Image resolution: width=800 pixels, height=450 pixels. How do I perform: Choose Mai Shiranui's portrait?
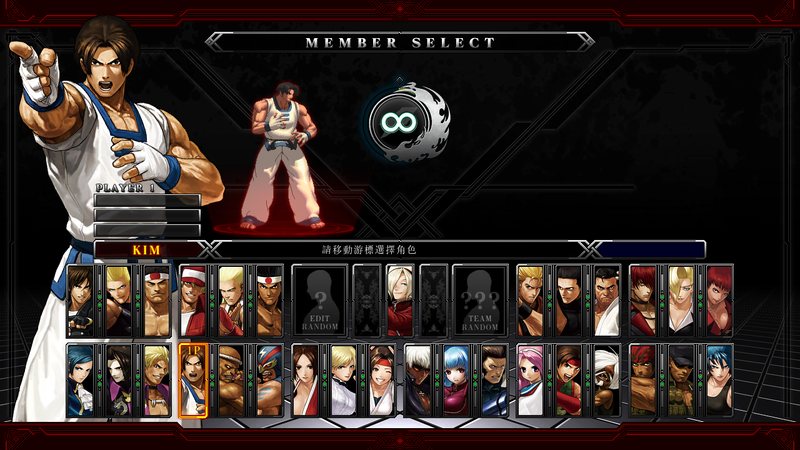point(306,380)
